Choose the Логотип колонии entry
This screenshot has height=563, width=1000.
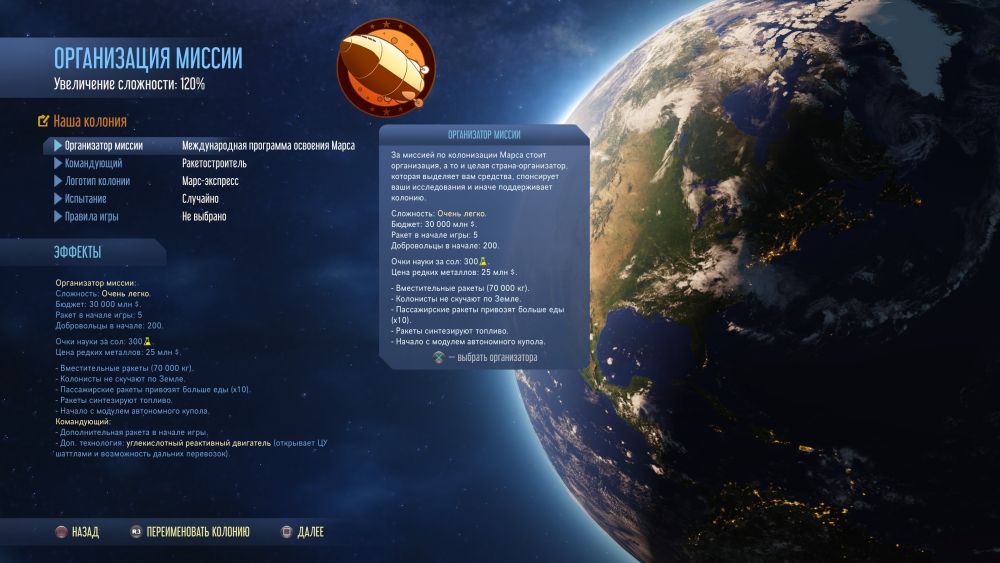pyautogui.click(x=97, y=182)
